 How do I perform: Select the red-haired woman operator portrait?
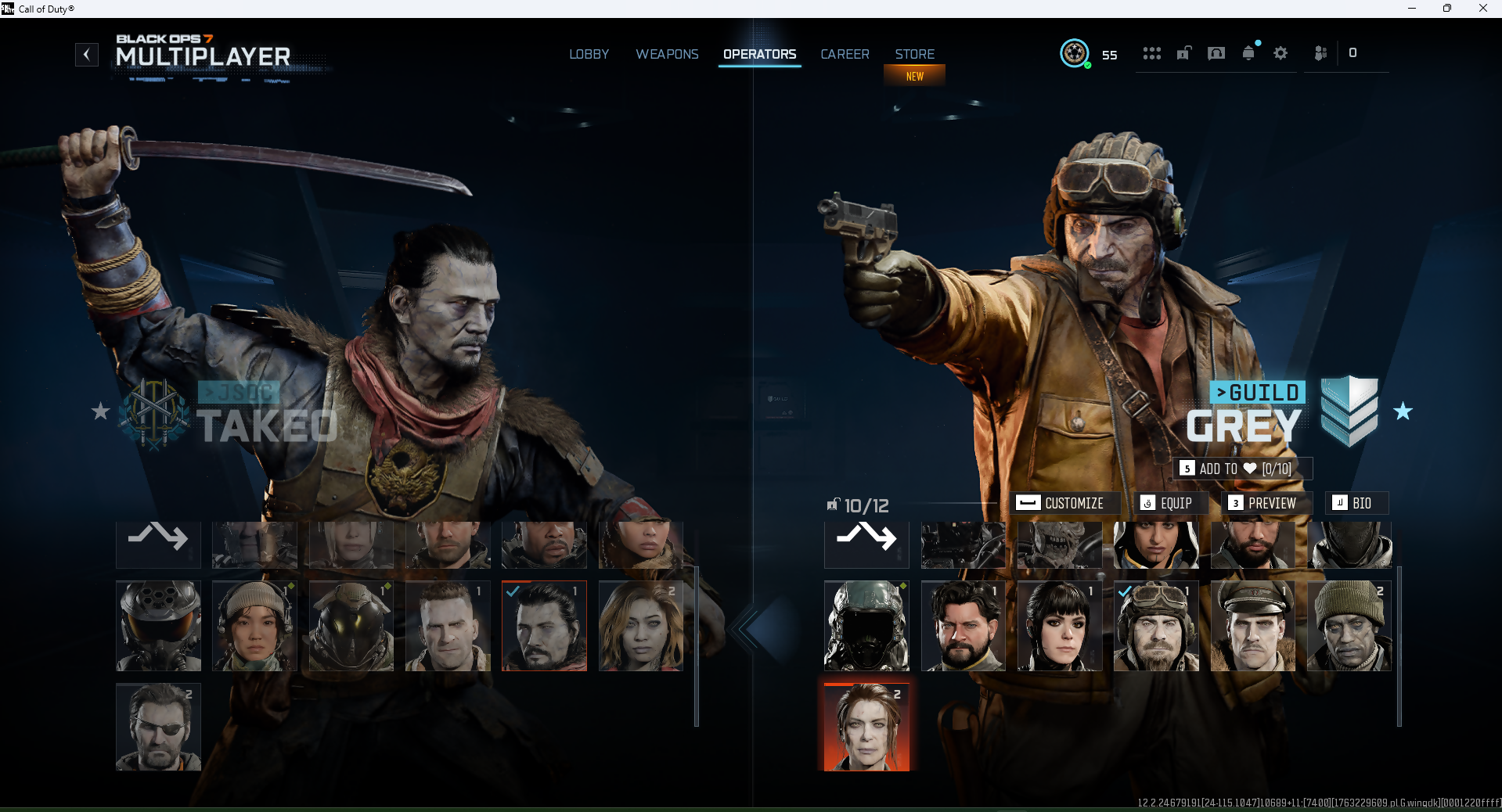point(866,728)
